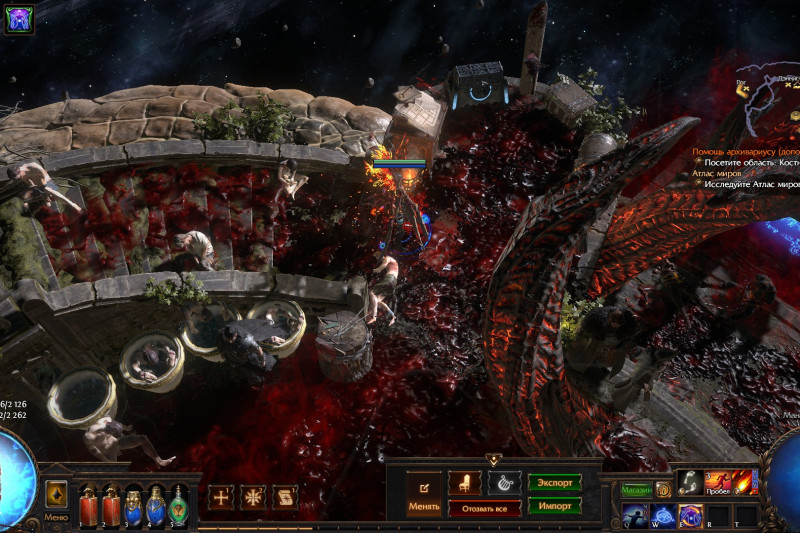Collapse the hideout panel with arrow toggle

click(x=494, y=459)
